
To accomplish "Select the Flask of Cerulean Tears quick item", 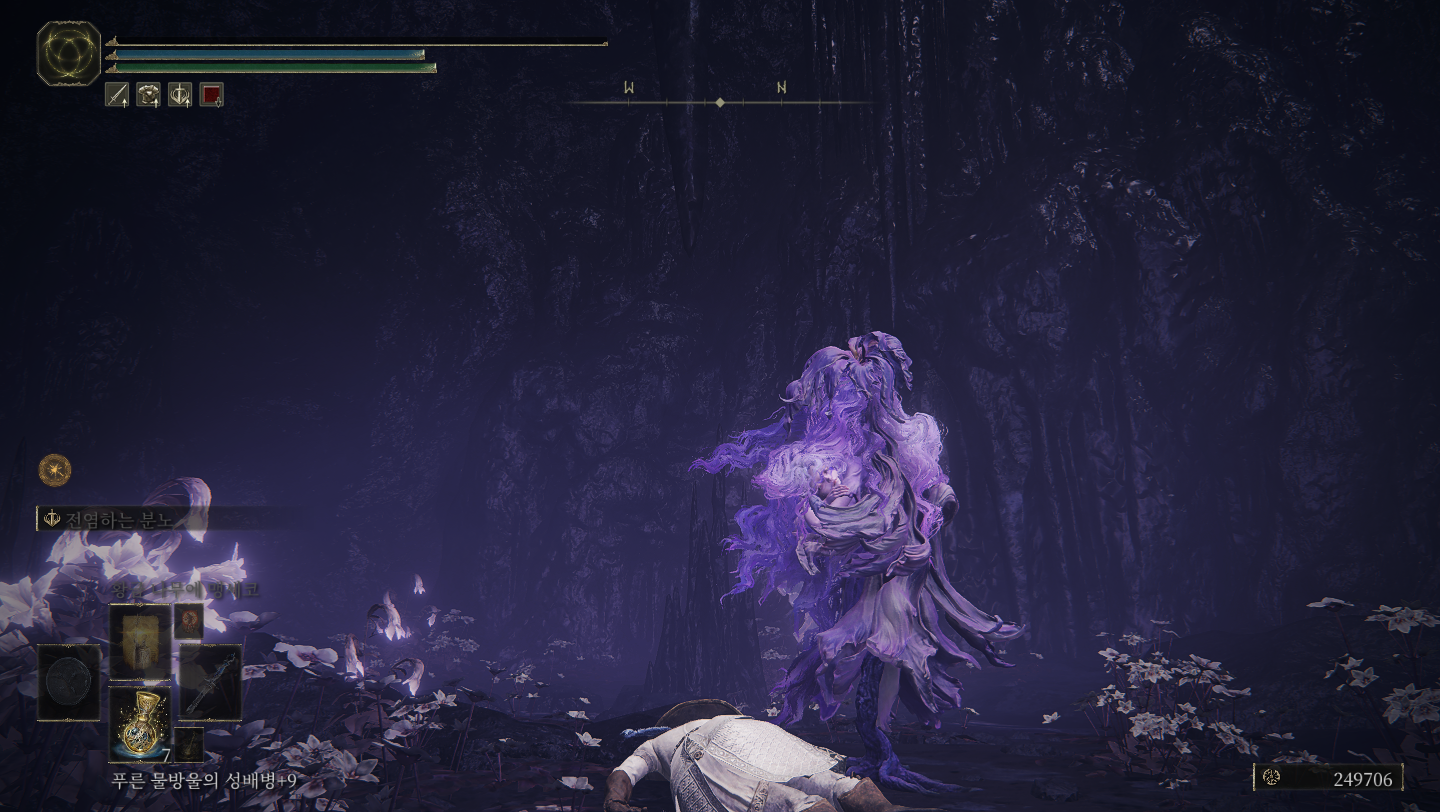I will [x=139, y=724].
